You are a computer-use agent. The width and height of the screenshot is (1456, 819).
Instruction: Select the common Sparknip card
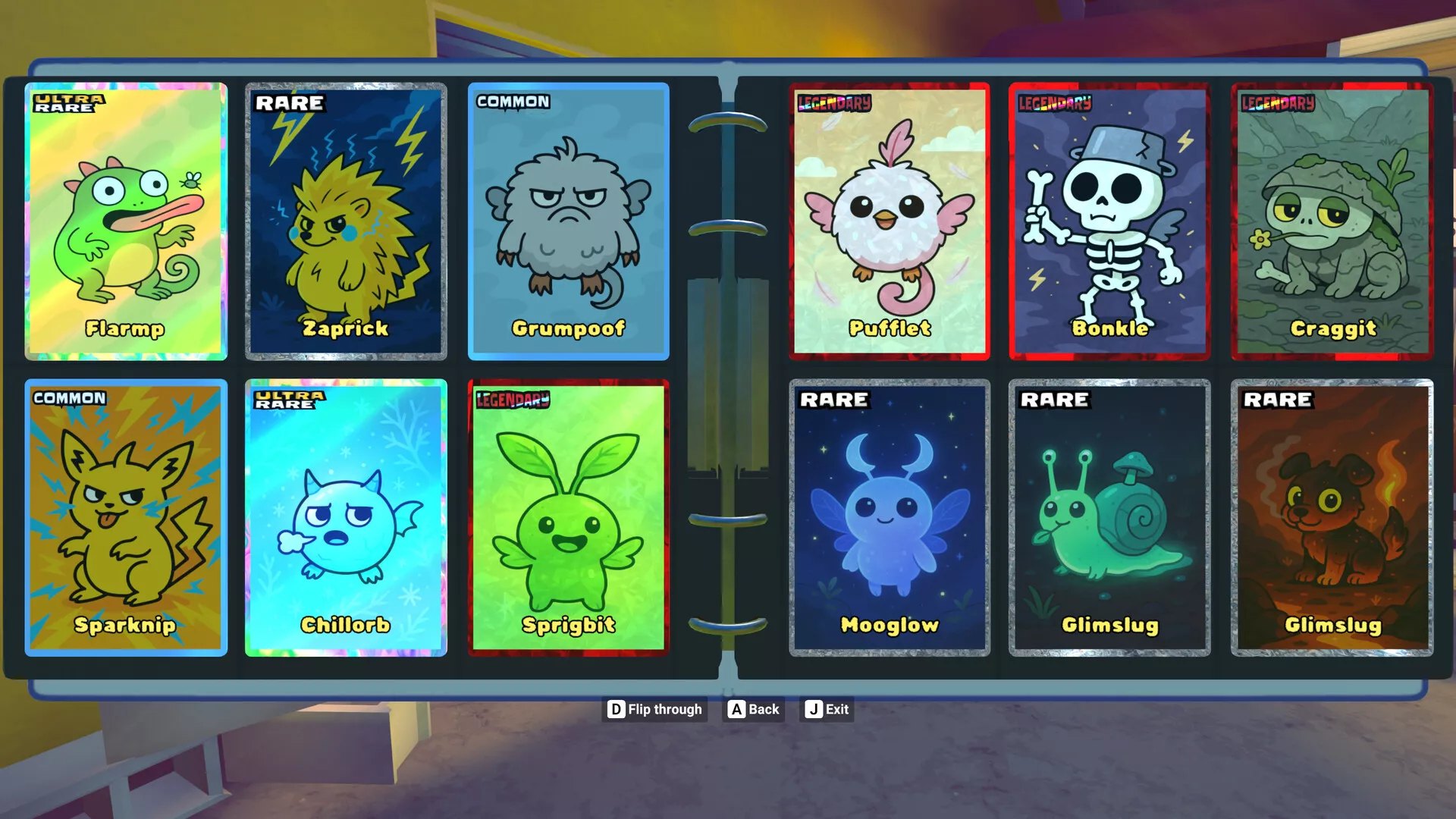pos(126,517)
